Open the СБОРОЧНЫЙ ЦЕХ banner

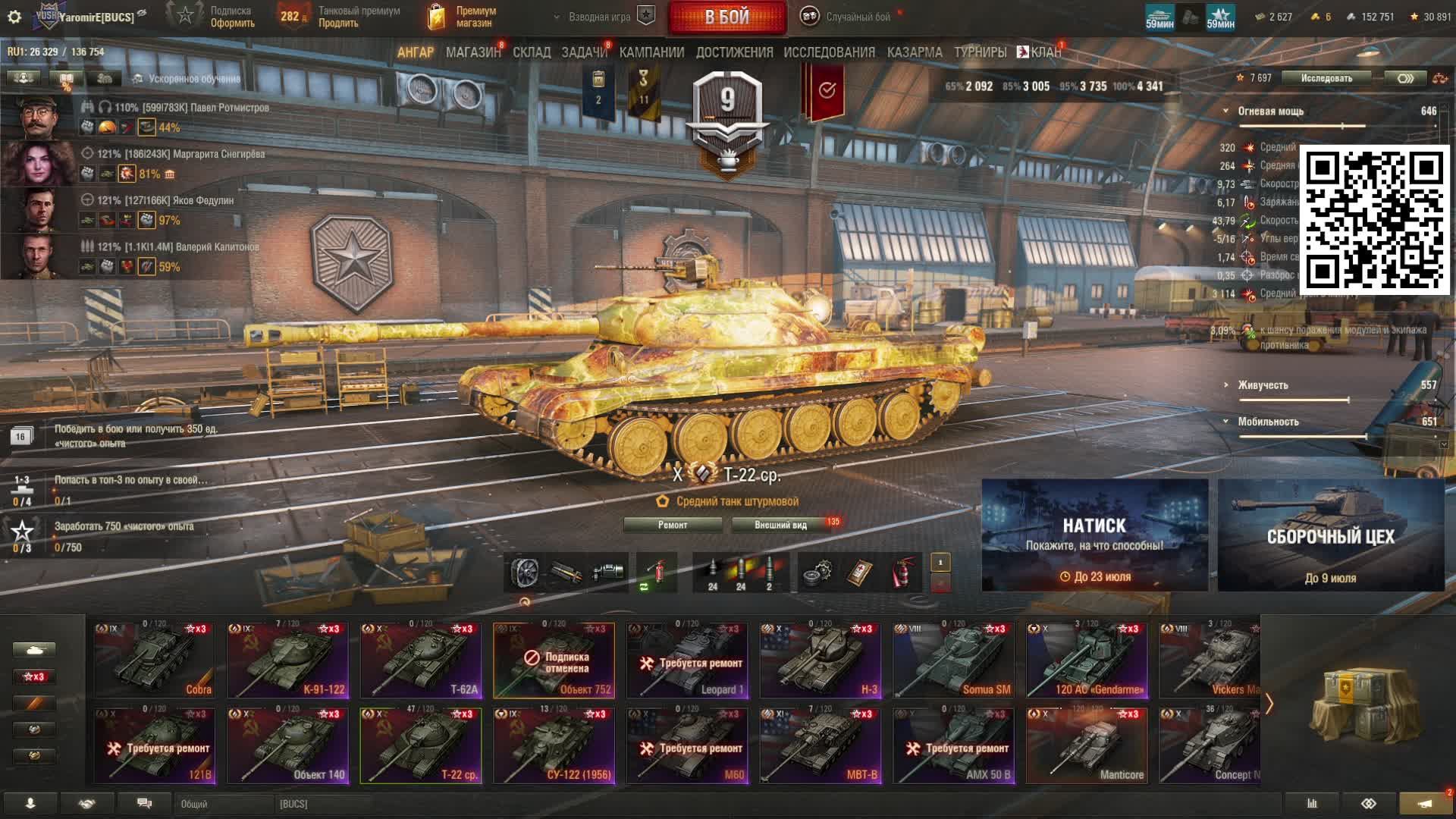click(x=1331, y=535)
